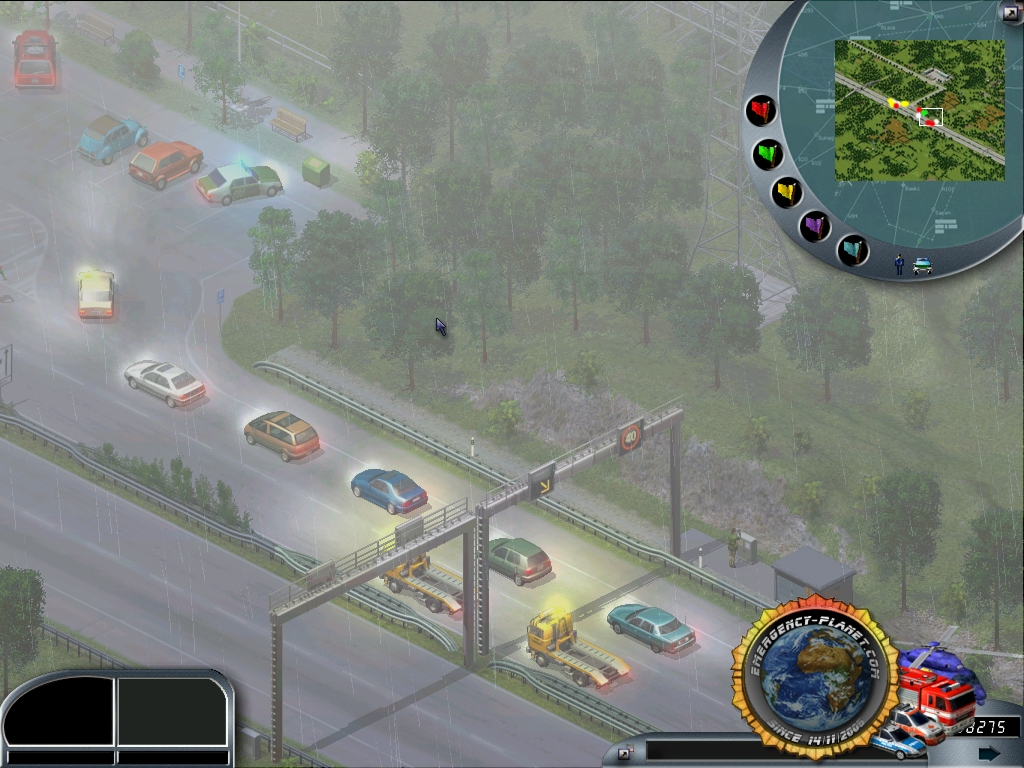Toggle the small arrow button on message bar
Screen dimensions: 1024x768
pos(625,753)
